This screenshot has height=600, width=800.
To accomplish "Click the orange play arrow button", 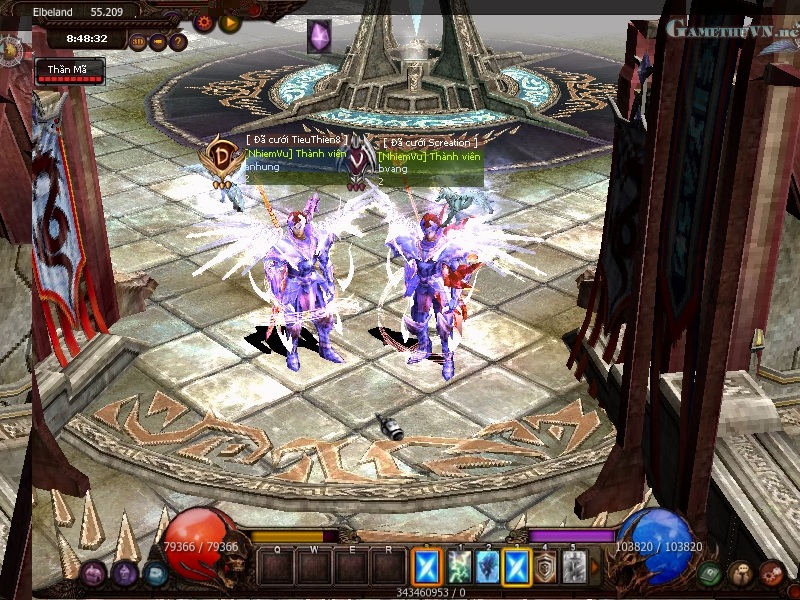I will click(230, 21).
